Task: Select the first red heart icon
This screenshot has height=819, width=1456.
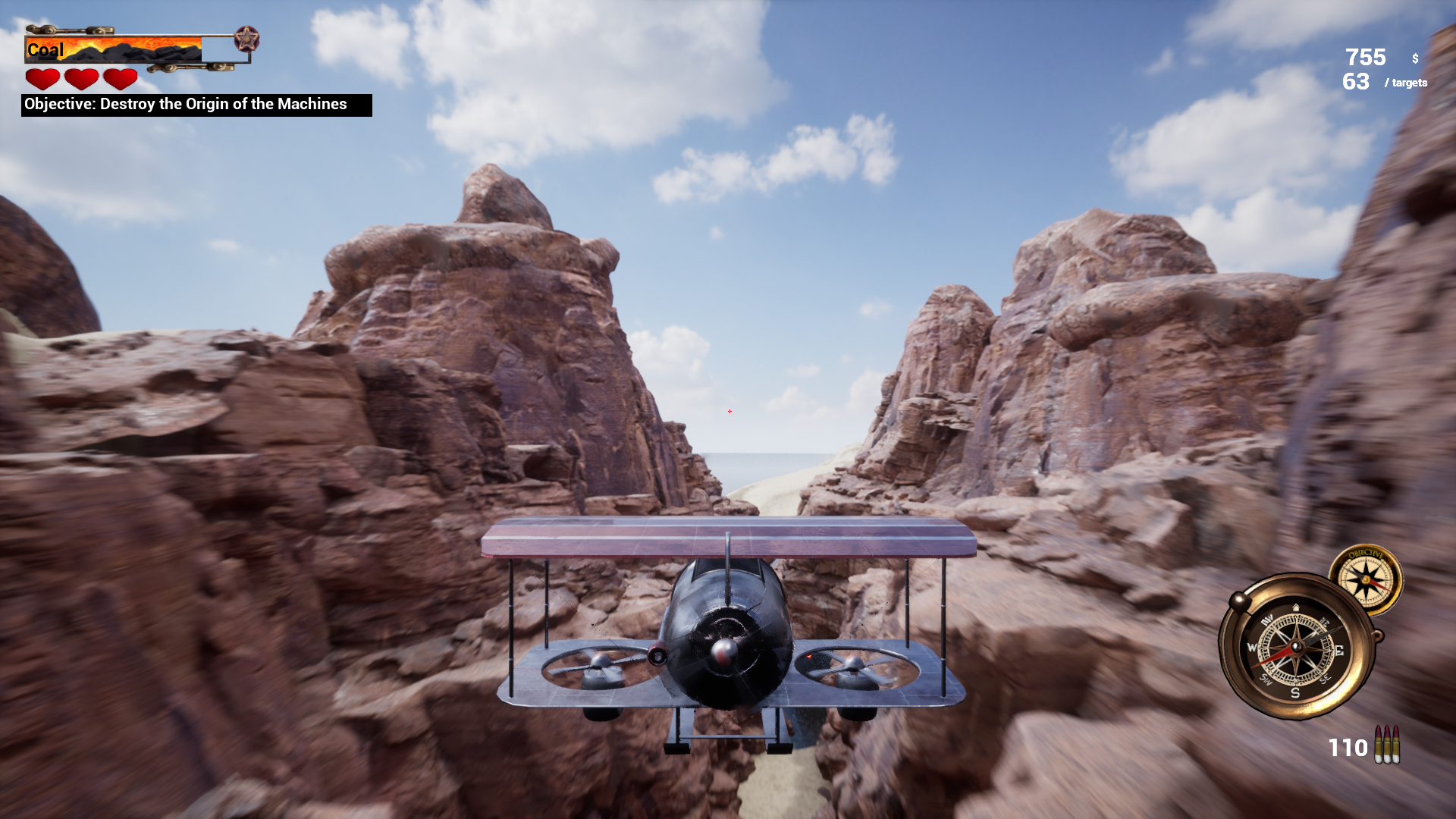Action: [x=42, y=78]
